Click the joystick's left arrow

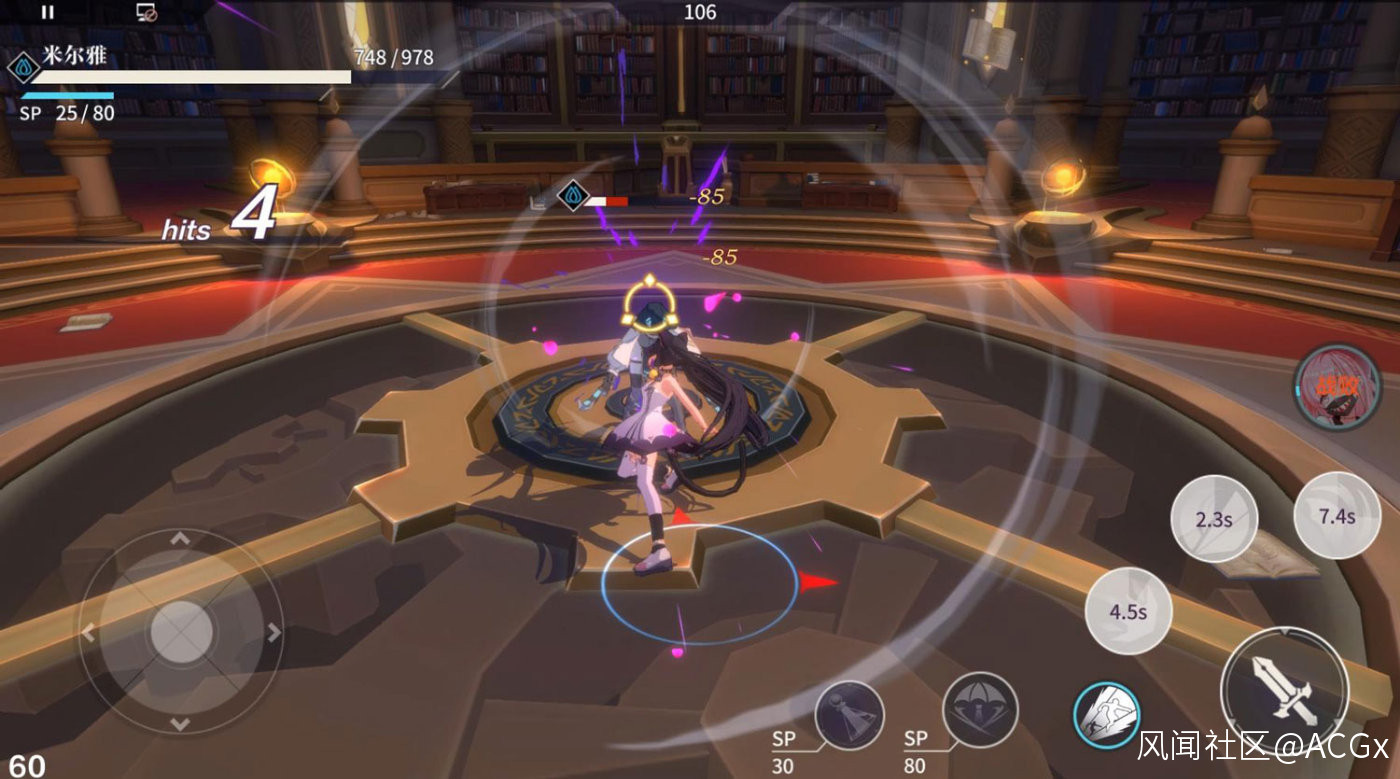88,632
